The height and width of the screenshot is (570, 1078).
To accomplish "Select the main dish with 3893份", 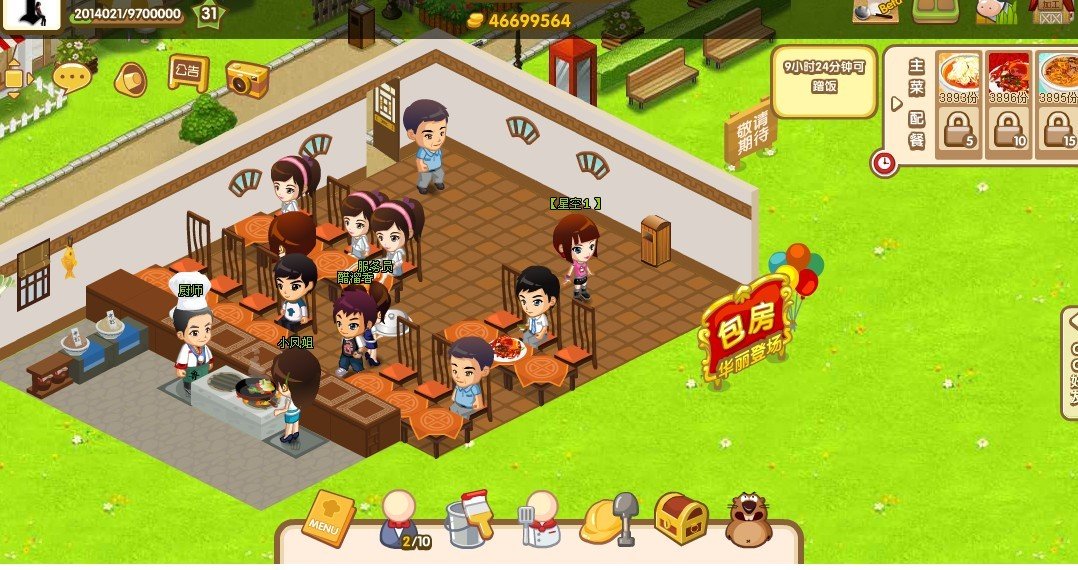I will [959, 76].
